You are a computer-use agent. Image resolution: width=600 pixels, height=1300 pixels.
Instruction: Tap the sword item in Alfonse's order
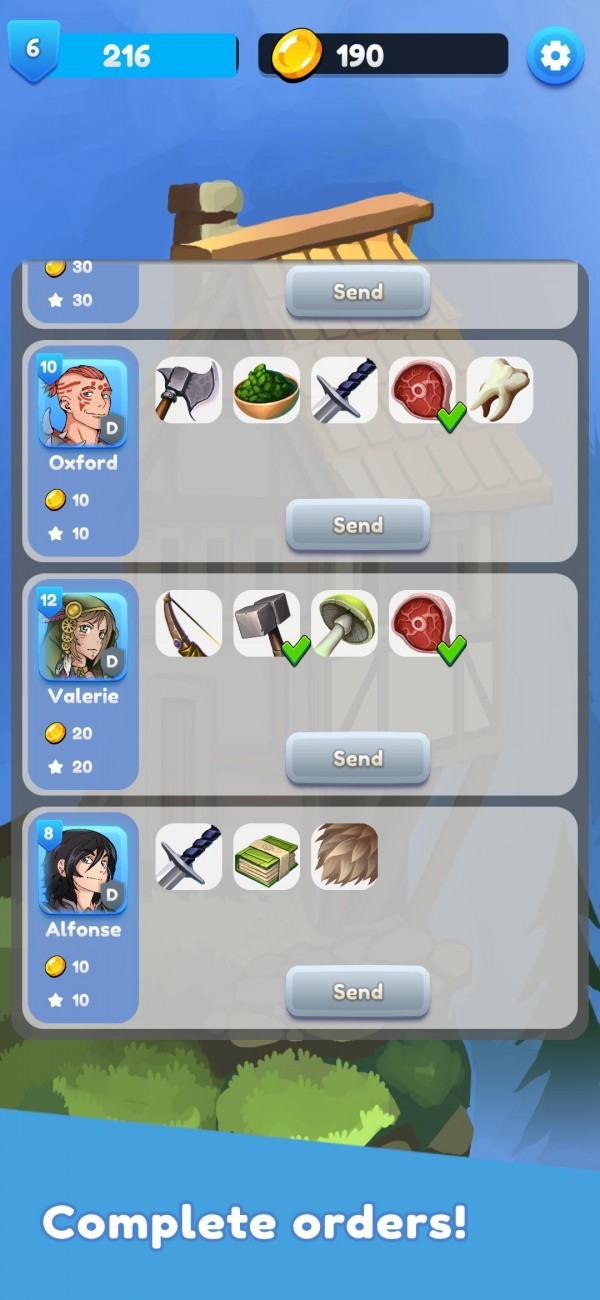coord(188,856)
